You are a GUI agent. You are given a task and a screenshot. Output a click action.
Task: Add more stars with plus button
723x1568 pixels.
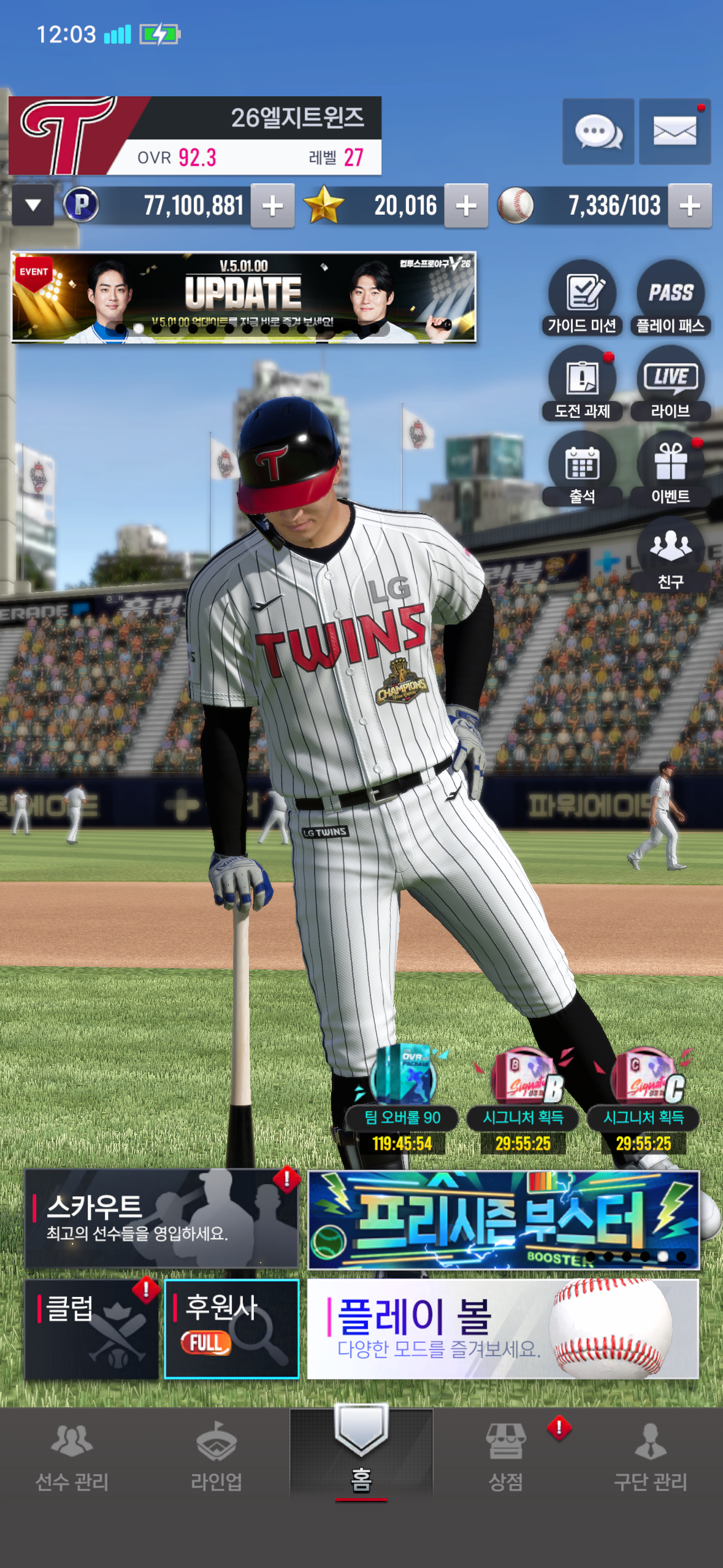coord(466,206)
